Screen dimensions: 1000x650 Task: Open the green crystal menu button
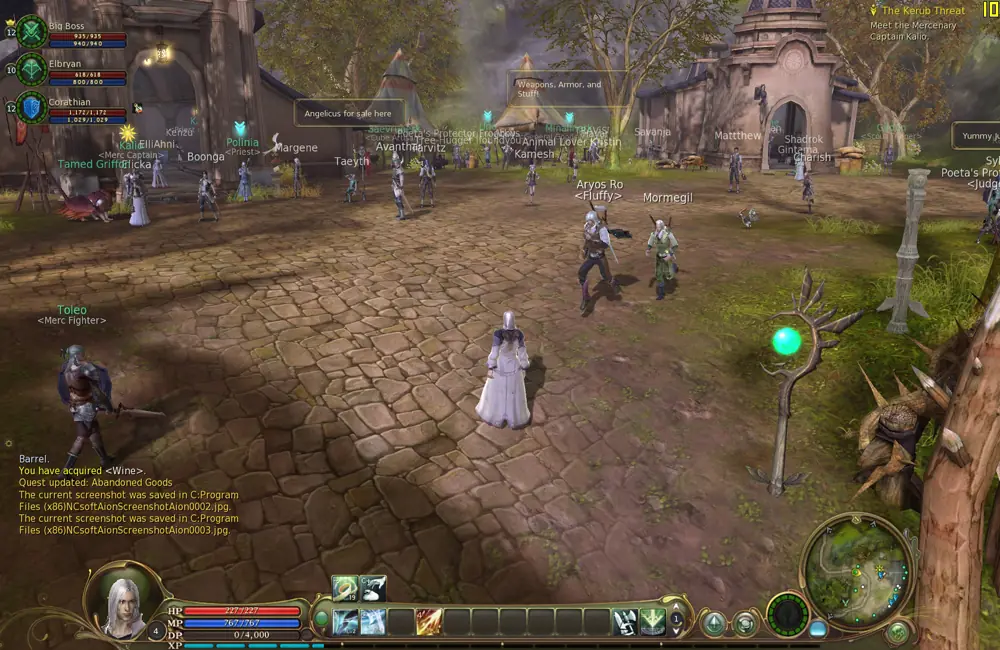click(x=714, y=624)
